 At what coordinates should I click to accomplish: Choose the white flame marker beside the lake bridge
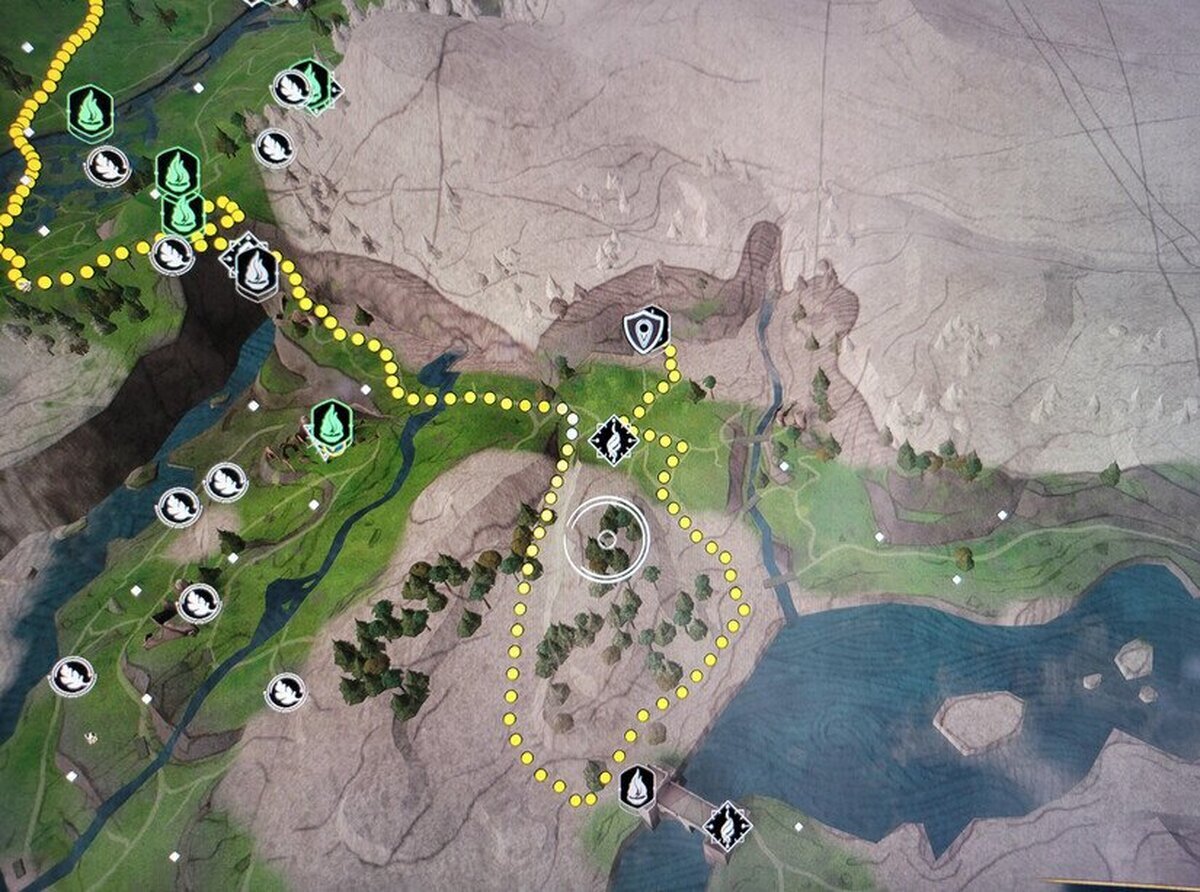click(636, 788)
